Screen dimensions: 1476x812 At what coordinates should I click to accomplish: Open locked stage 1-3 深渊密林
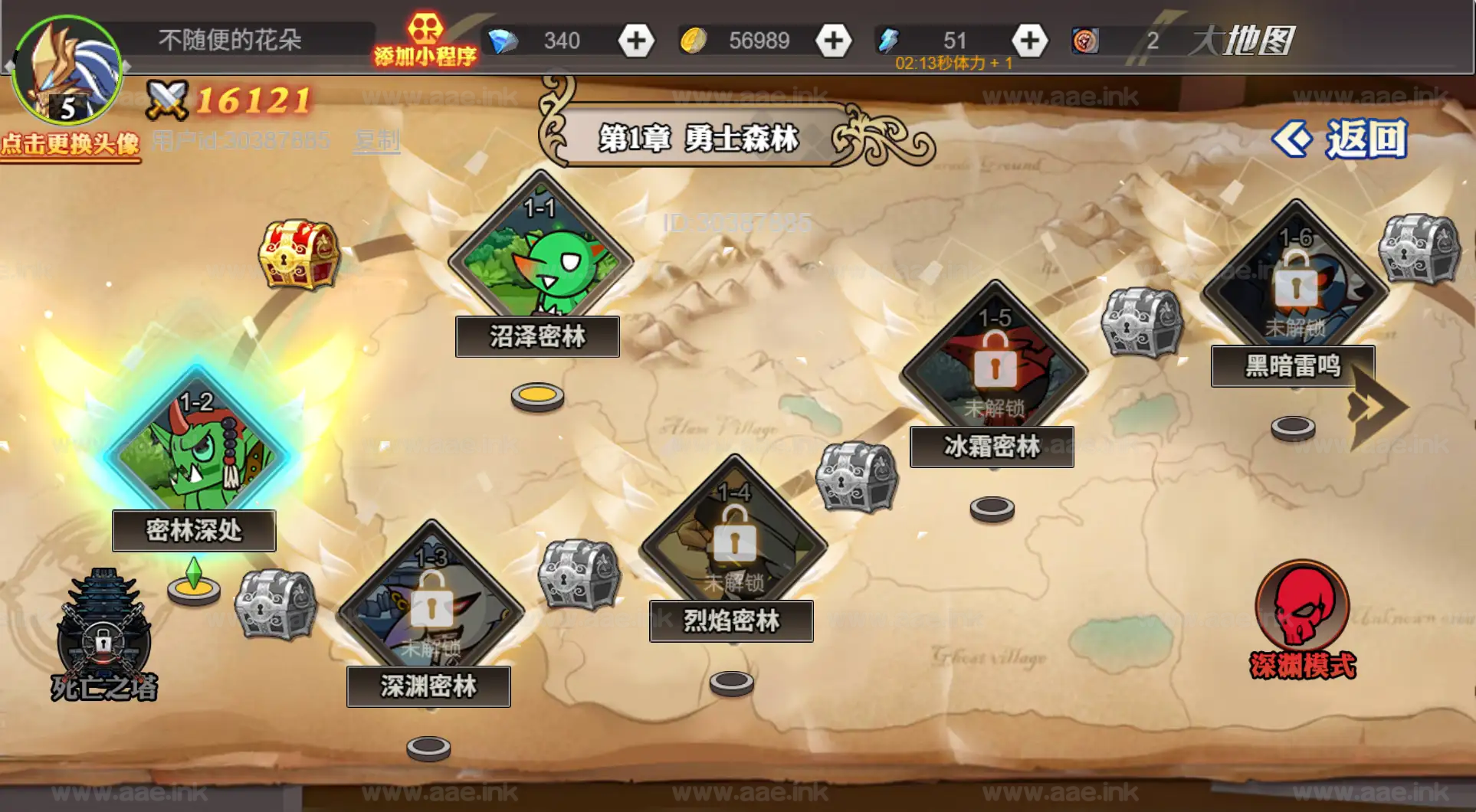pos(431,605)
